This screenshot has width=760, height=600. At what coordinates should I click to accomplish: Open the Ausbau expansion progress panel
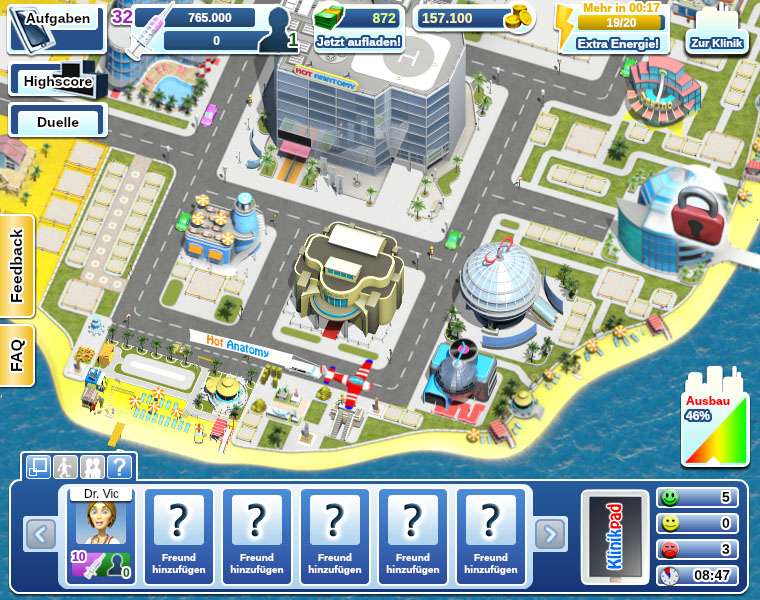click(715, 420)
